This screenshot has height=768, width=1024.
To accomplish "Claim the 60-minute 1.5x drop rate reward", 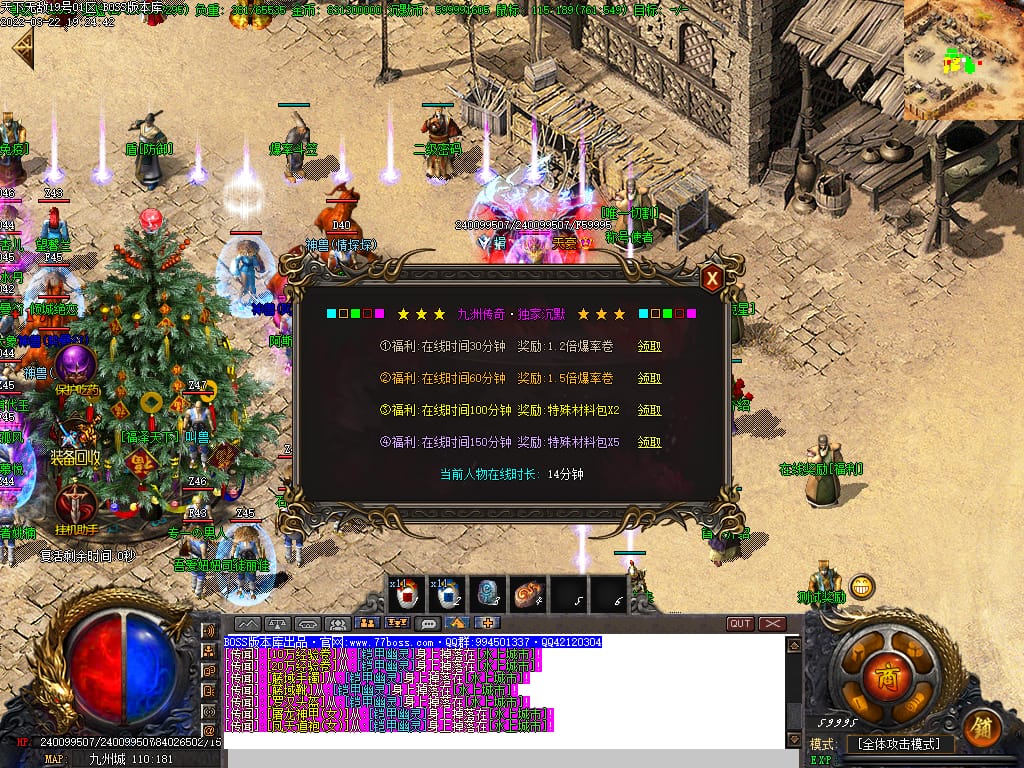I will 649,378.
